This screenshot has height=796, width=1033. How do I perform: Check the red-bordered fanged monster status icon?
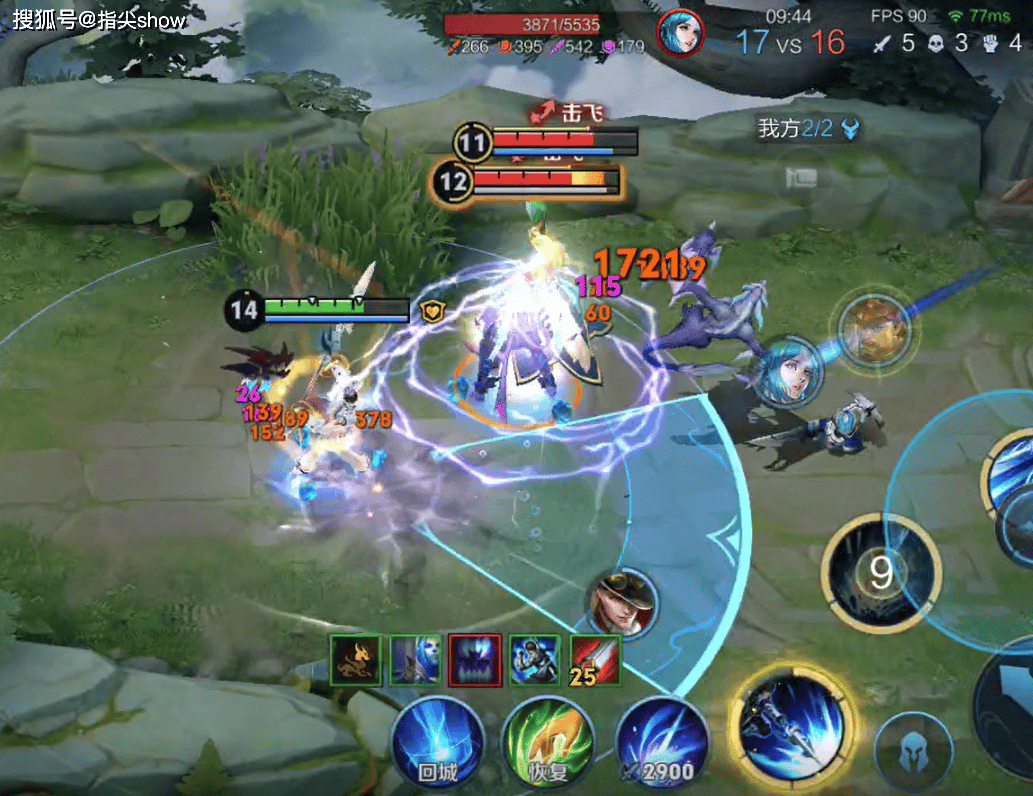(475, 660)
